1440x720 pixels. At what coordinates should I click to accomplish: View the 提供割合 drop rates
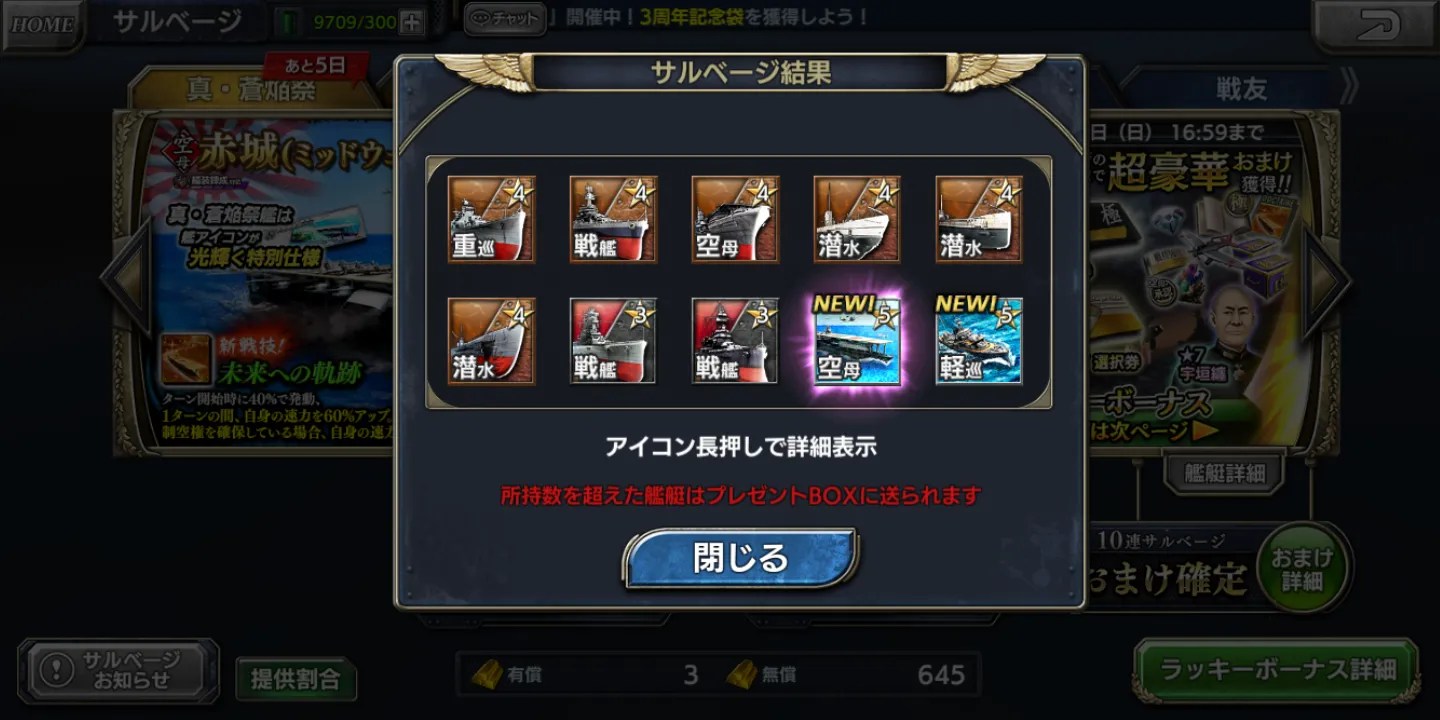click(295, 677)
